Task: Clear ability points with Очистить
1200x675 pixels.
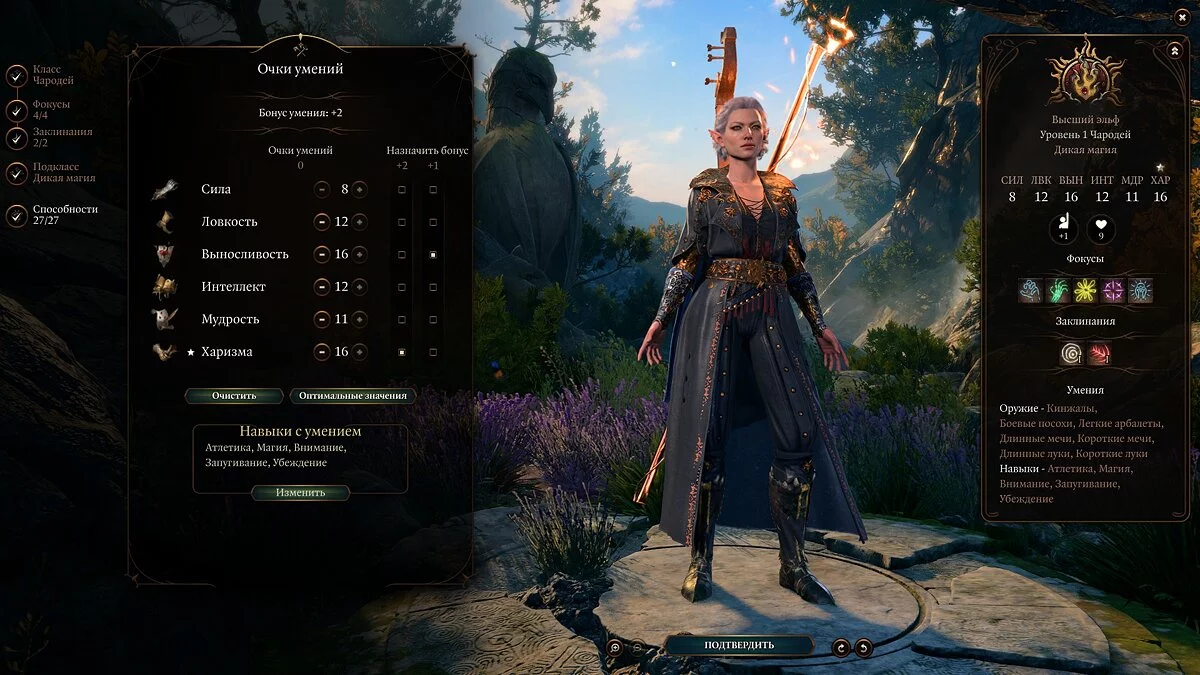Action: click(x=233, y=395)
